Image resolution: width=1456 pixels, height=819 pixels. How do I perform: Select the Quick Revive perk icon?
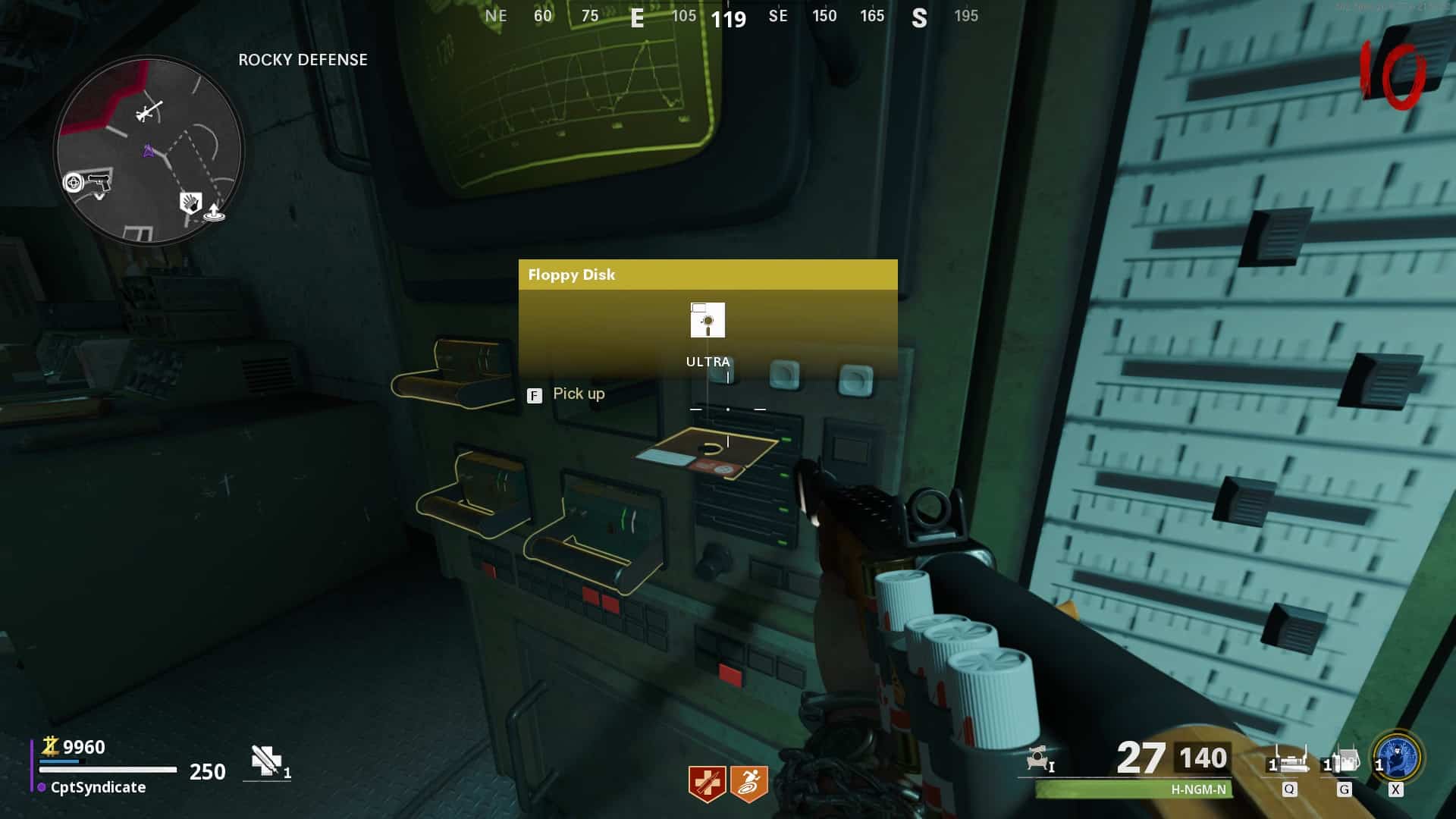pyautogui.click(x=707, y=783)
